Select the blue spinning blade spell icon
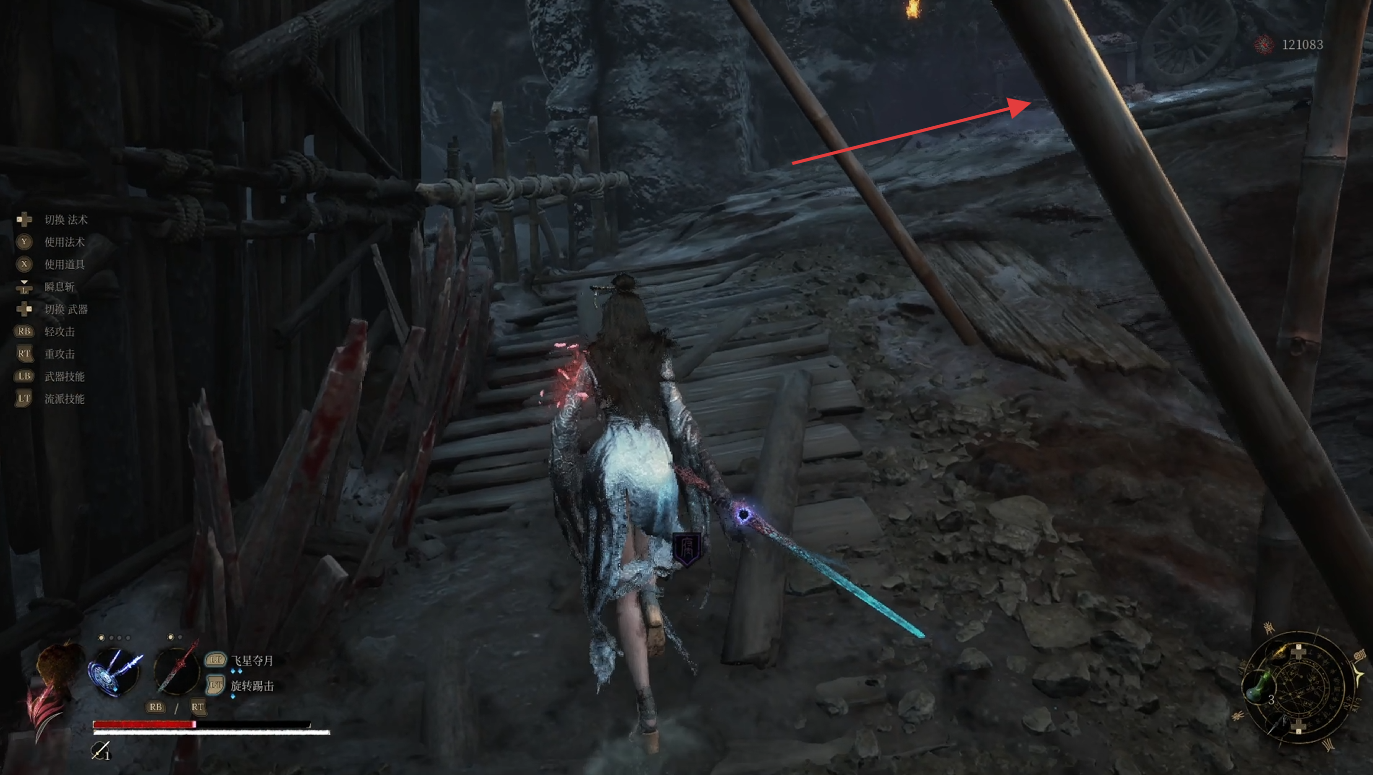 point(113,670)
